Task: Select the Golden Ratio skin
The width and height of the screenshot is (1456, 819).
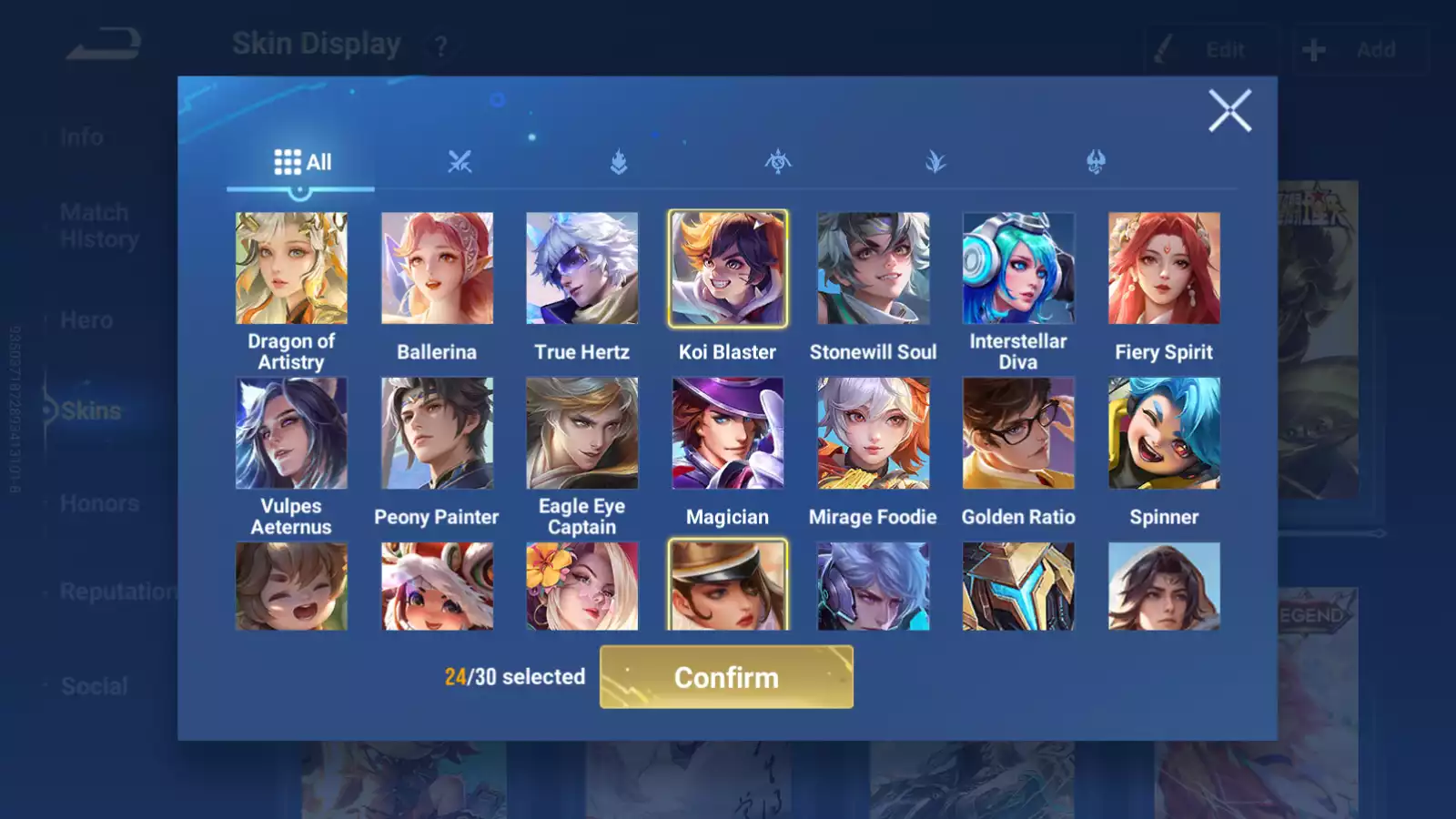Action: (x=1018, y=433)
